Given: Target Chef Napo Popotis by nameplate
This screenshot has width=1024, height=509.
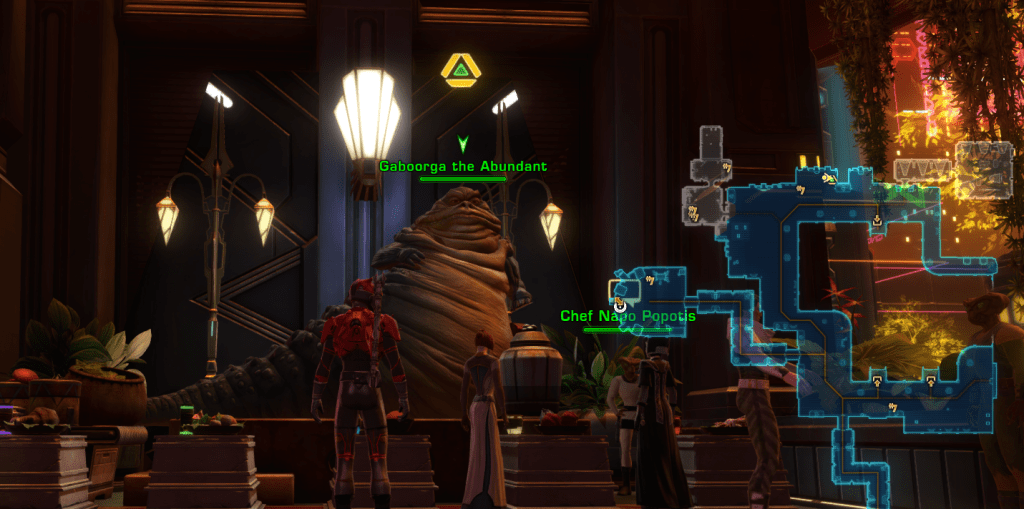Looking at the screenshot, I should pyautogui.click(x=628, y=316).
